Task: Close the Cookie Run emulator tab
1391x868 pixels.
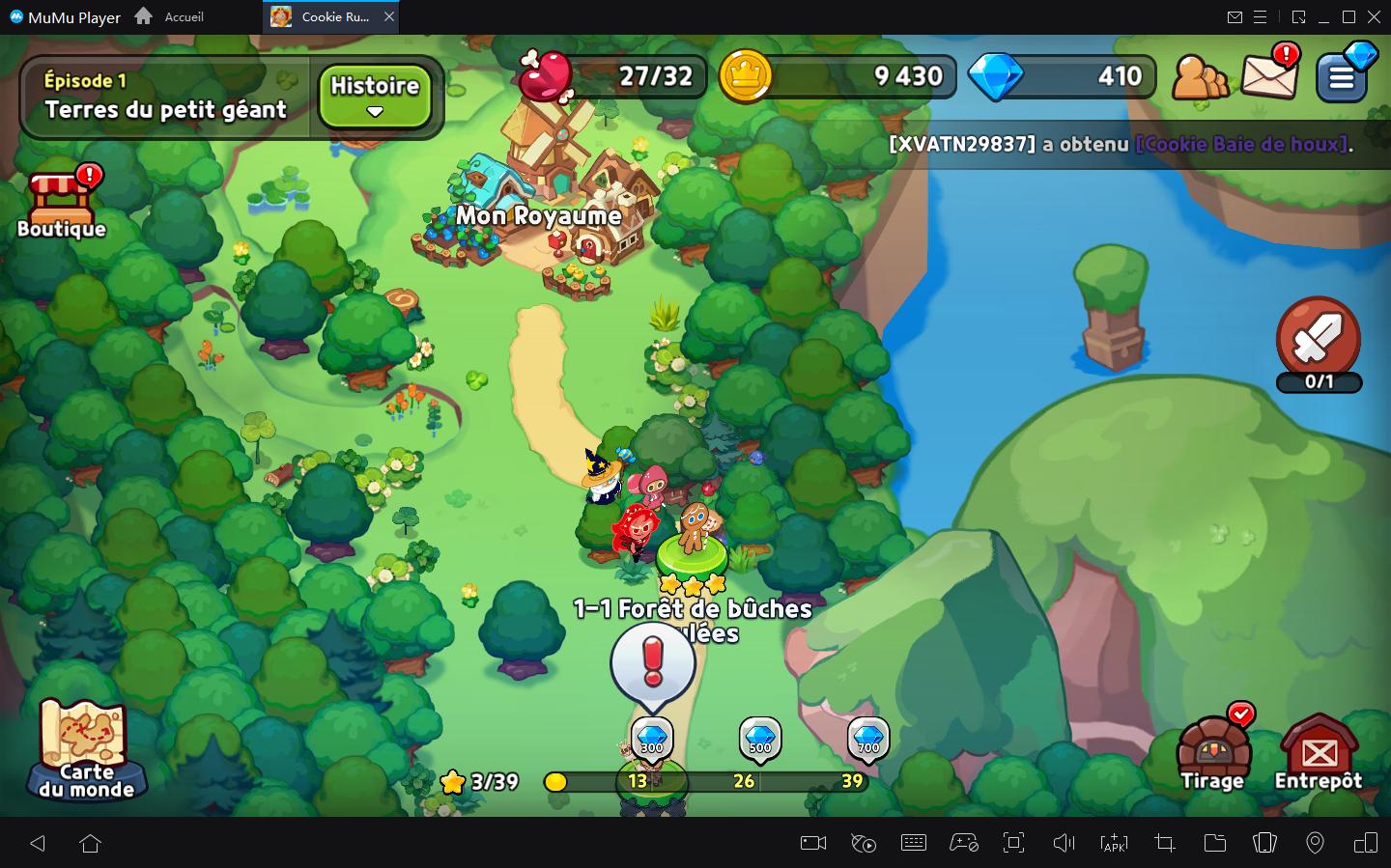Action: click(x=388, y=16)
